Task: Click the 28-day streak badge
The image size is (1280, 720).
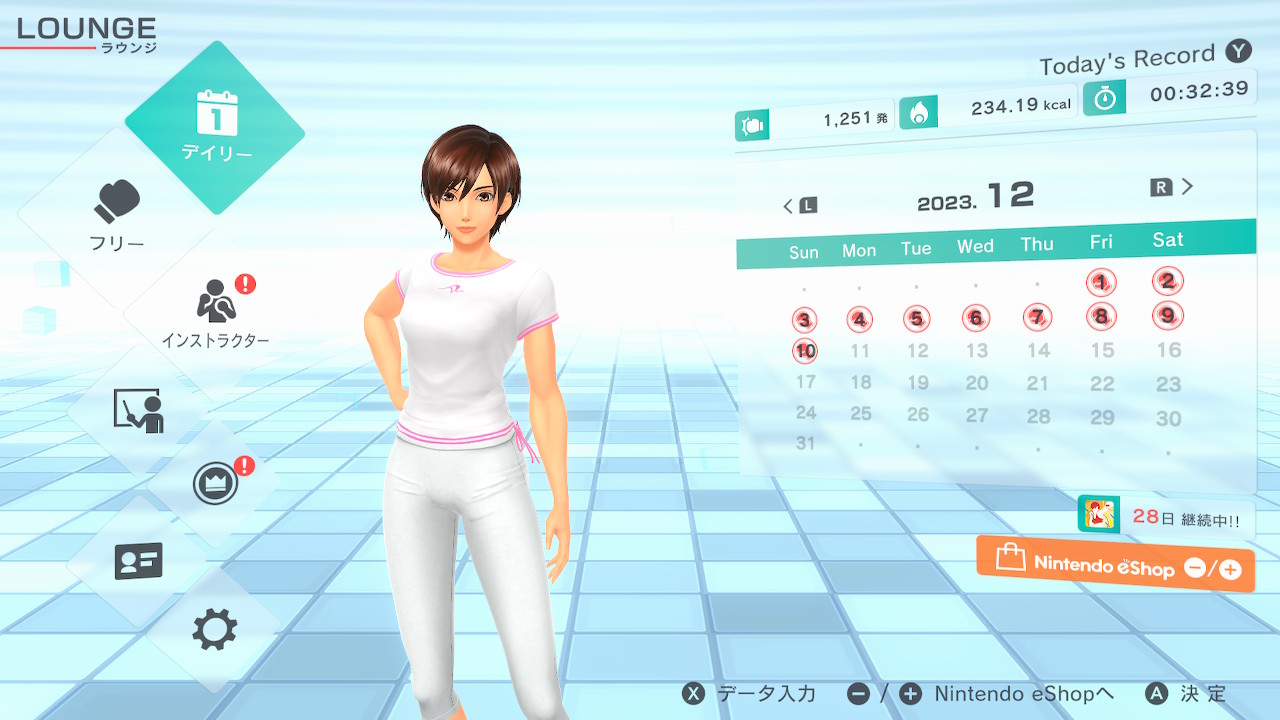Action: tap(1166, 518)
